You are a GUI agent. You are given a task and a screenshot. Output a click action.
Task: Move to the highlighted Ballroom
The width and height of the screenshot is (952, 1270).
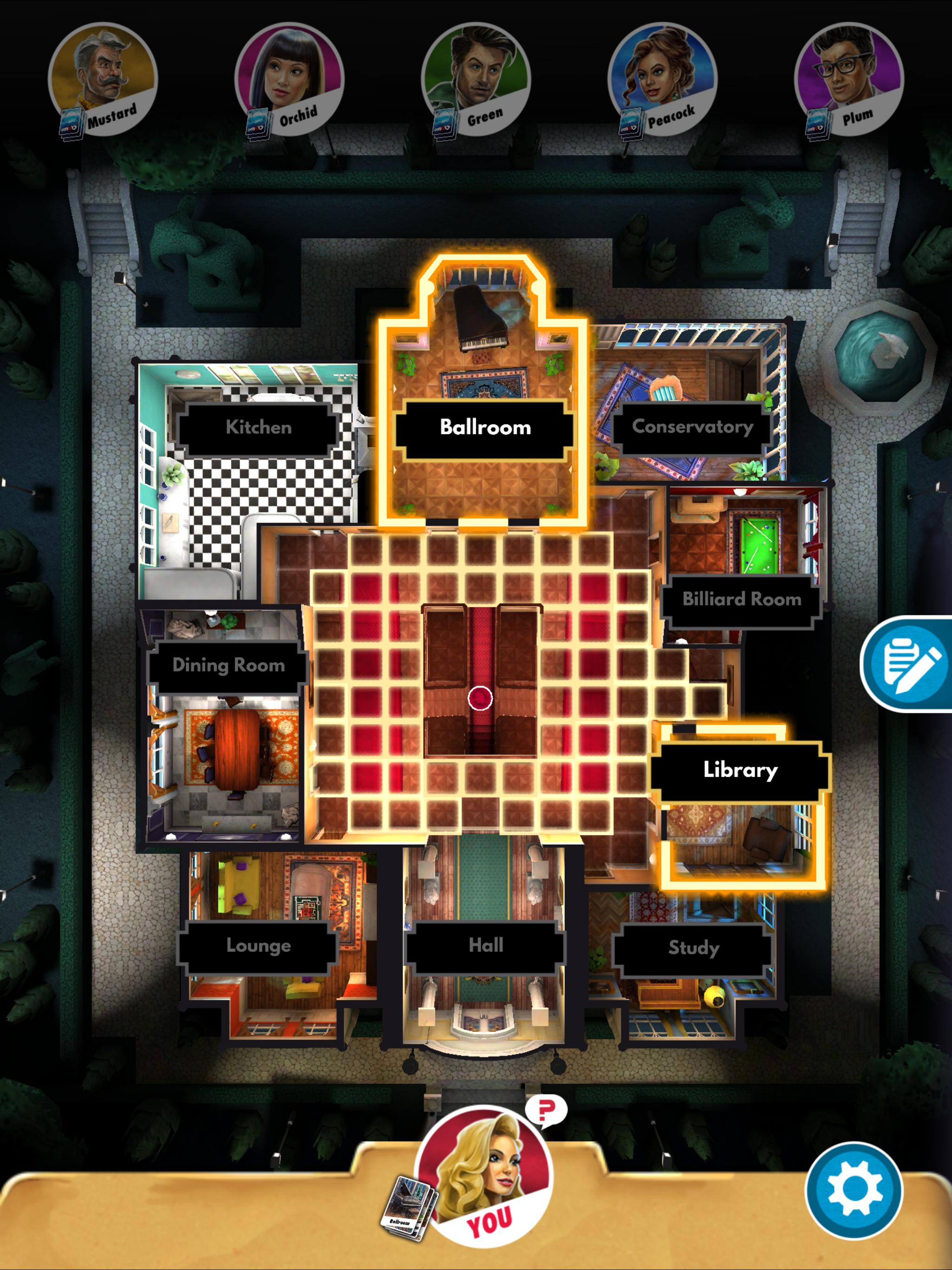point(485,428)
